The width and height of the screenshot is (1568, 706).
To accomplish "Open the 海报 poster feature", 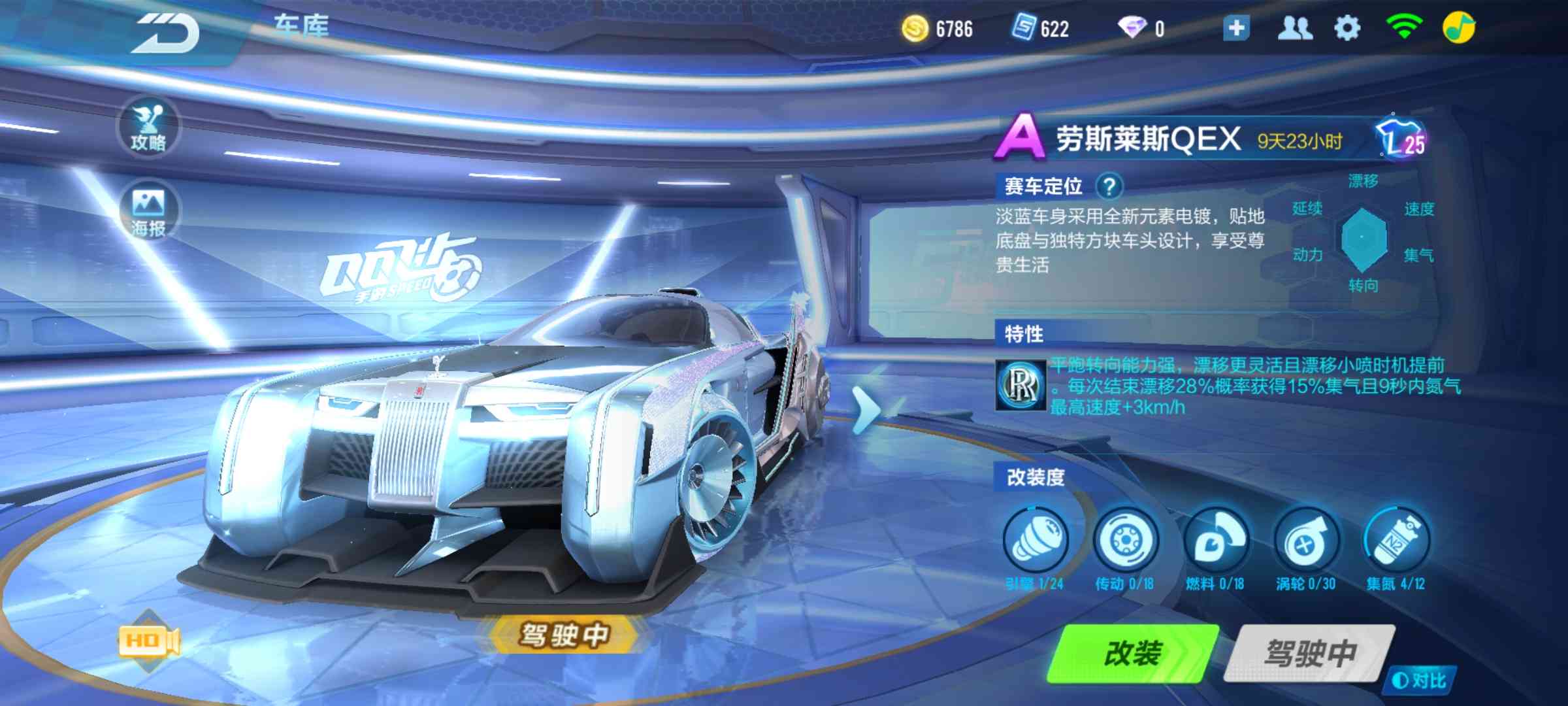I will click(x=148, y=211).
